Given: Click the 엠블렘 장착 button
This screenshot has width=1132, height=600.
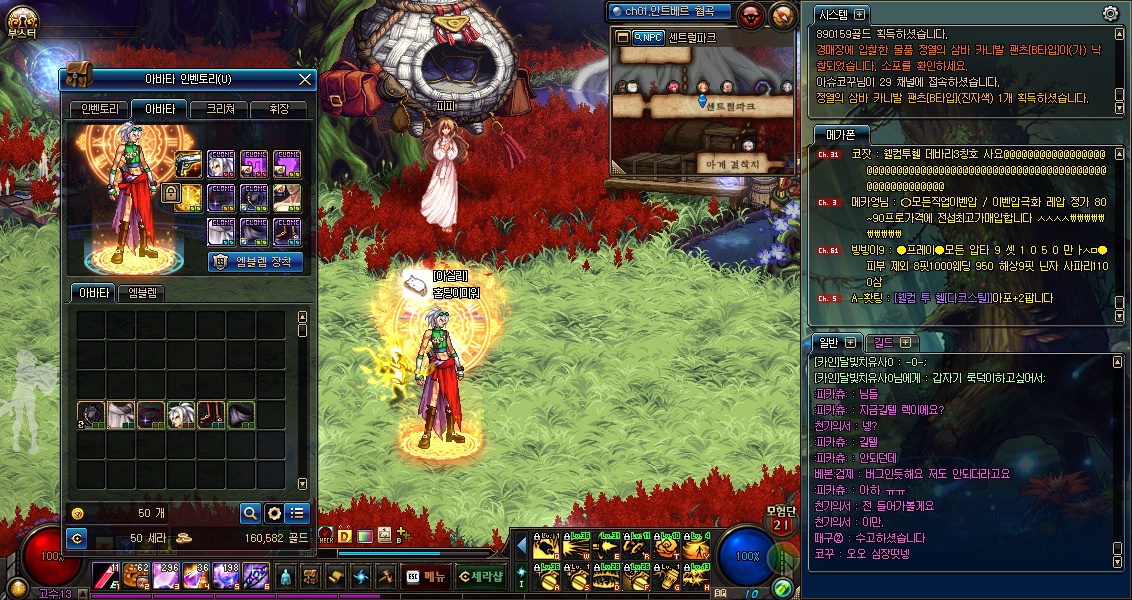Looking at the screenshot, I should (256, 262).
